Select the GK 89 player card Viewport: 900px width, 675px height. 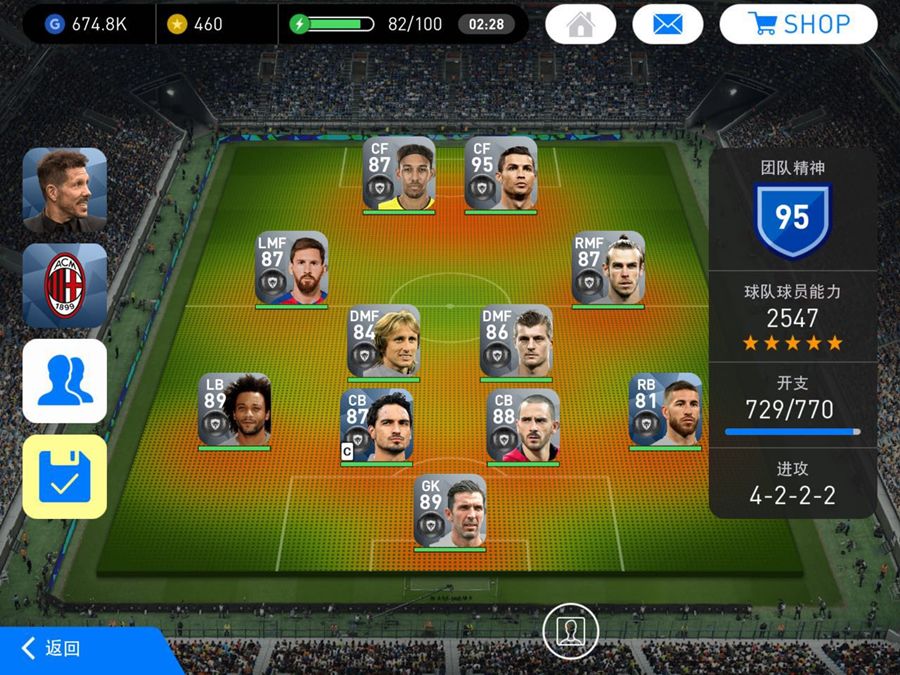(450, 510)
